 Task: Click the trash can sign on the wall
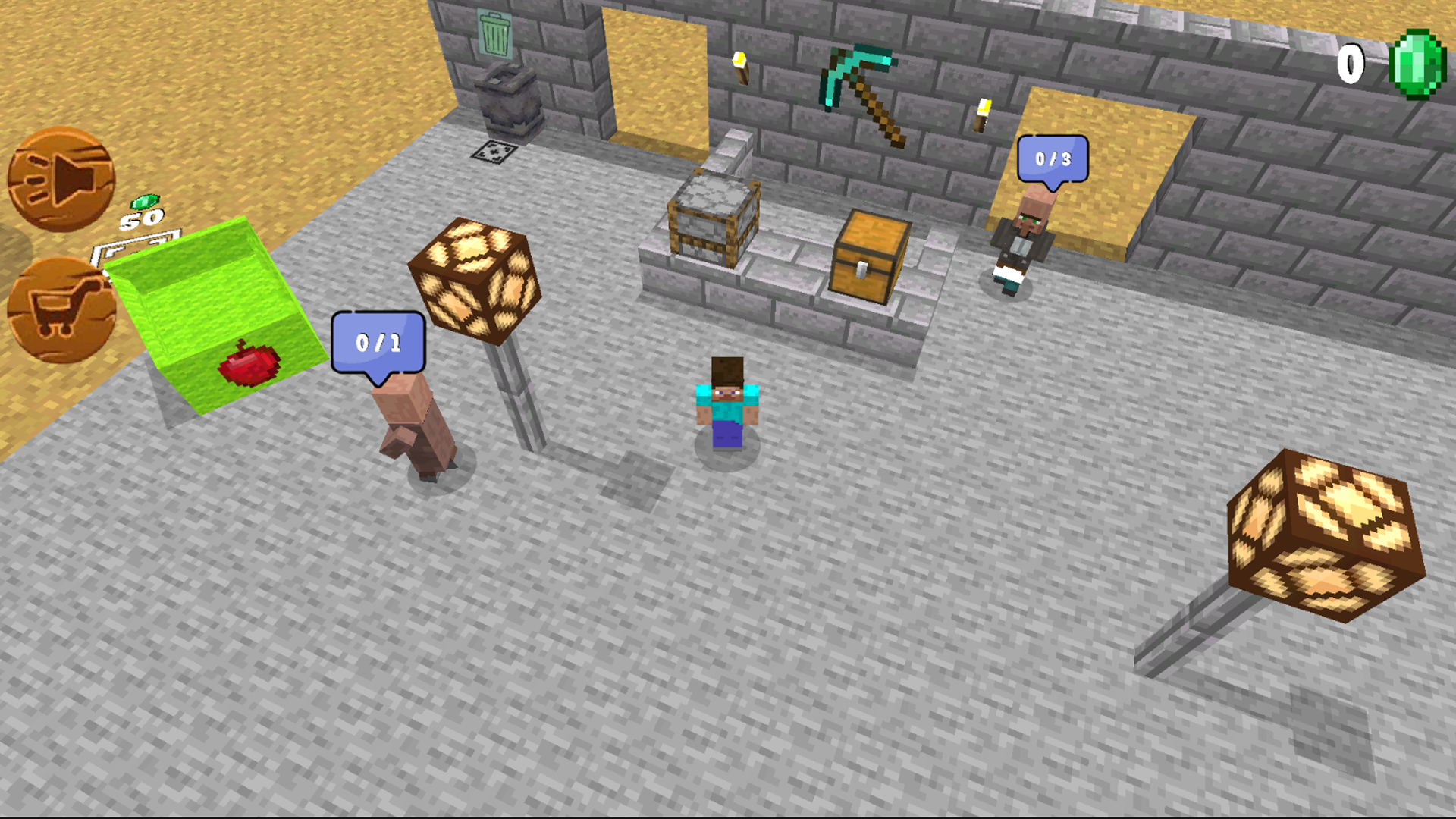coord(493,34)
